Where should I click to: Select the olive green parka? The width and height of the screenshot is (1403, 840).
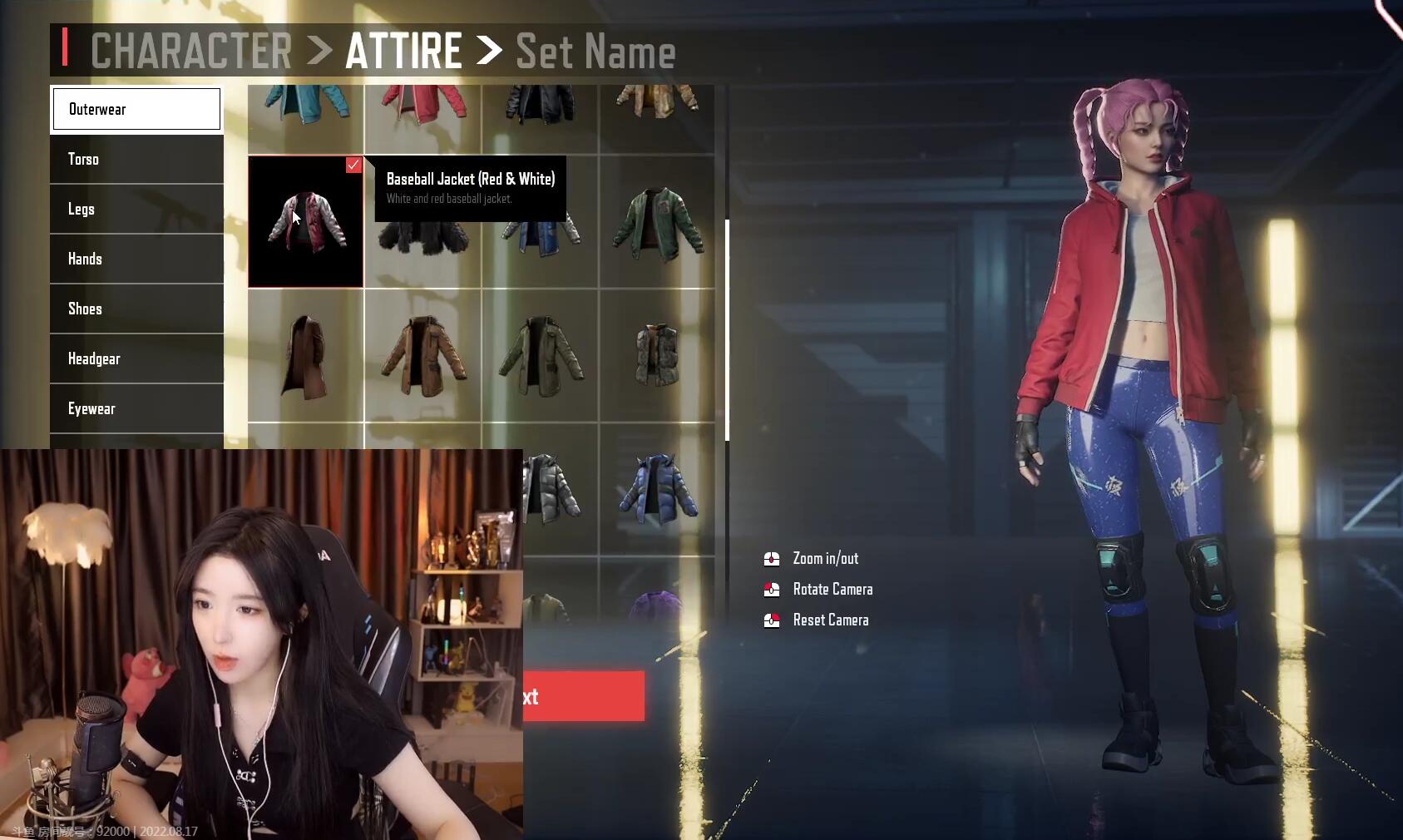(540, 356)
